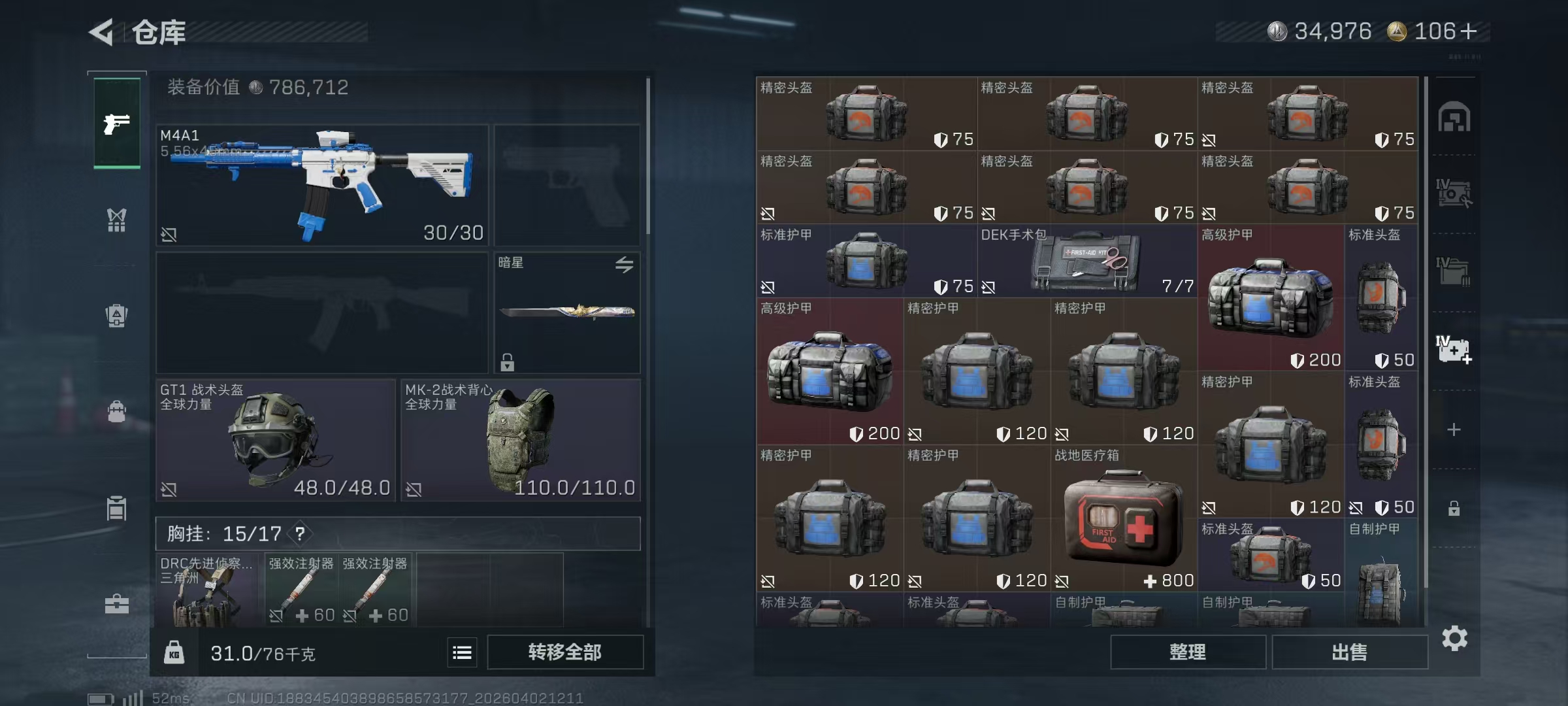Switch to the tactical vest tab
The width and height of the screenshot is (1568, 706).
(117, 220)
